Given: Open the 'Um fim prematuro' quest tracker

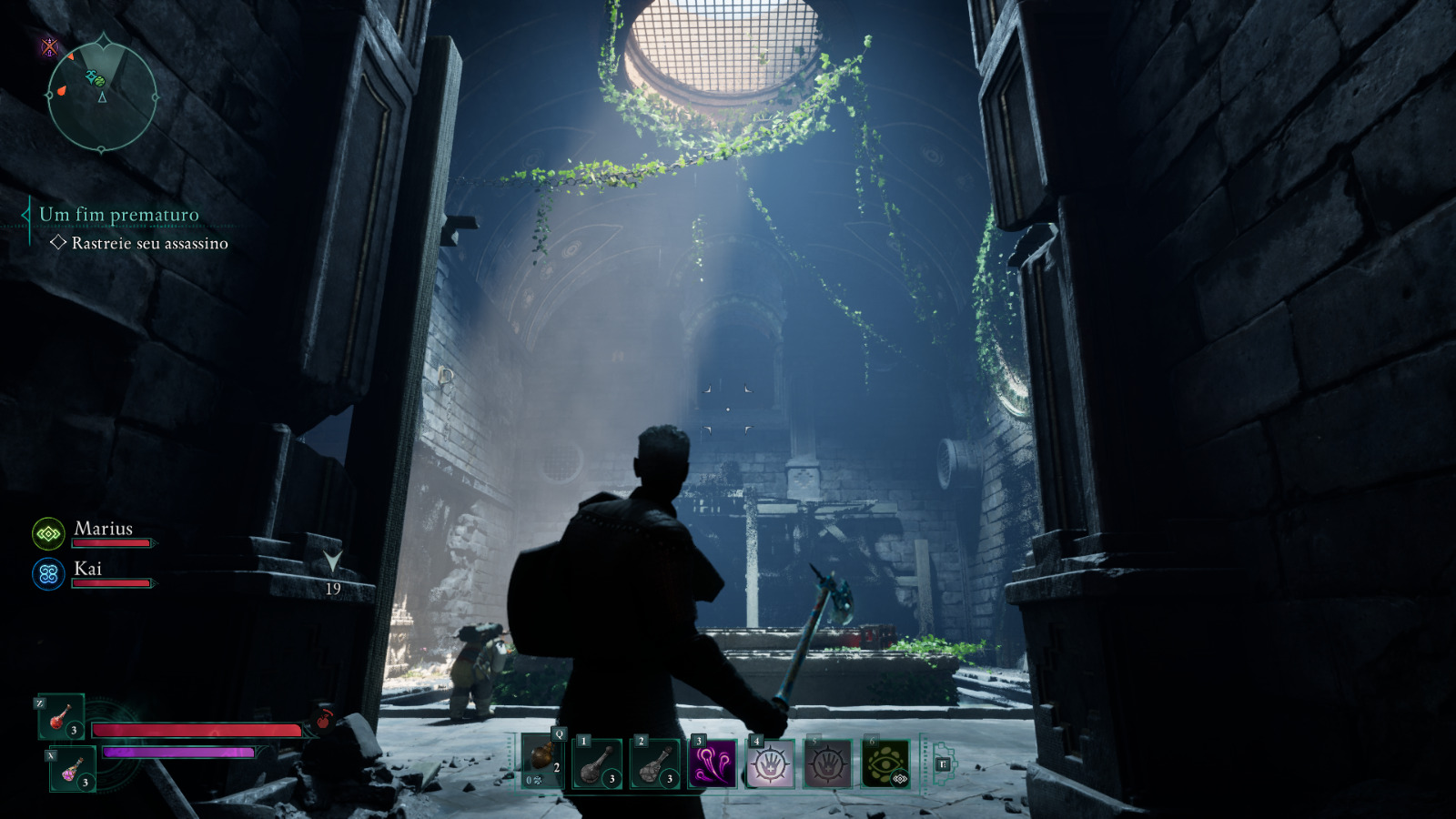Looking at the screenshot, I should [118, 216].
